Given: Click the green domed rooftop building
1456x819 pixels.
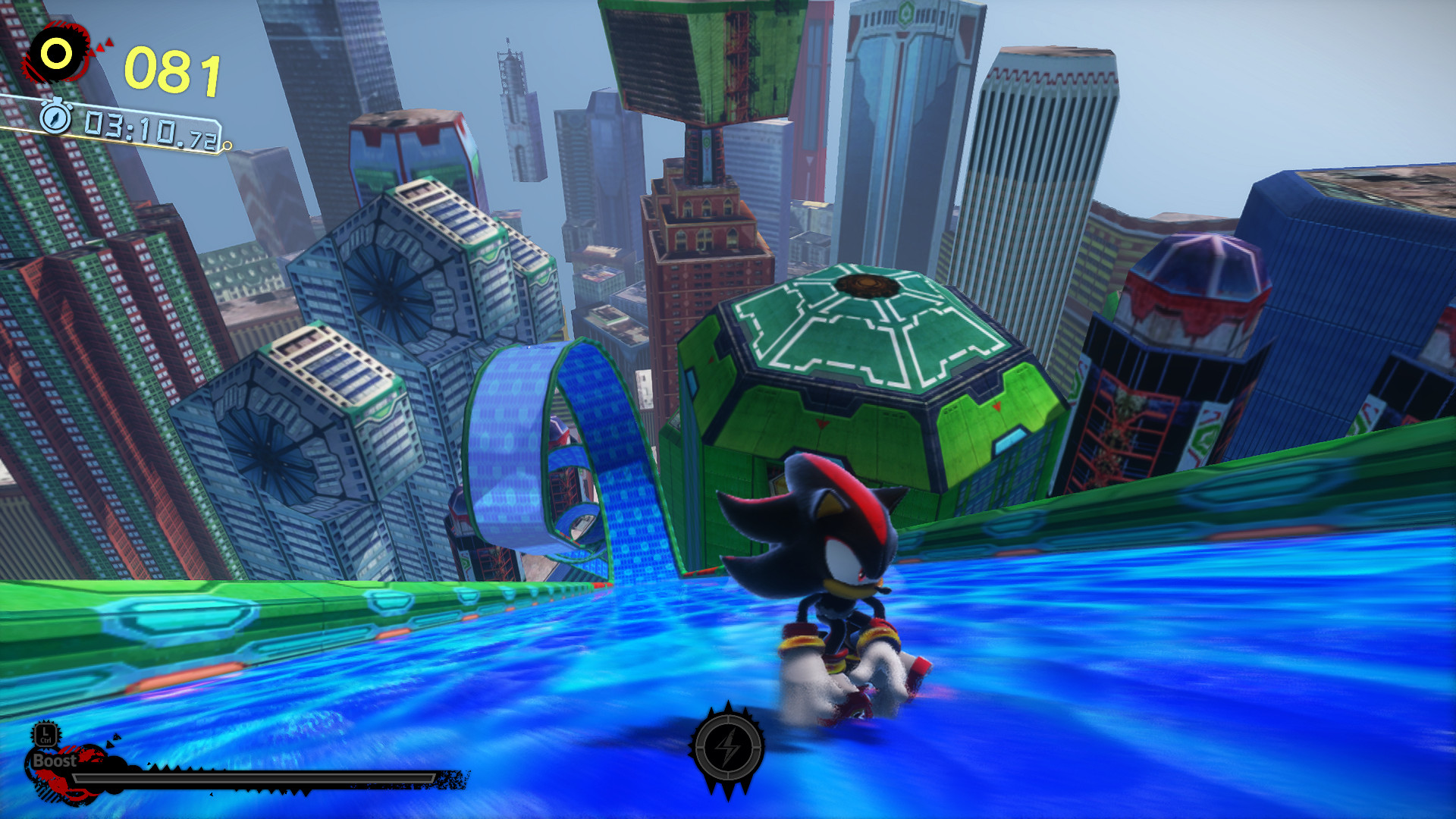Looking at the screenshot, I should 864,341.
